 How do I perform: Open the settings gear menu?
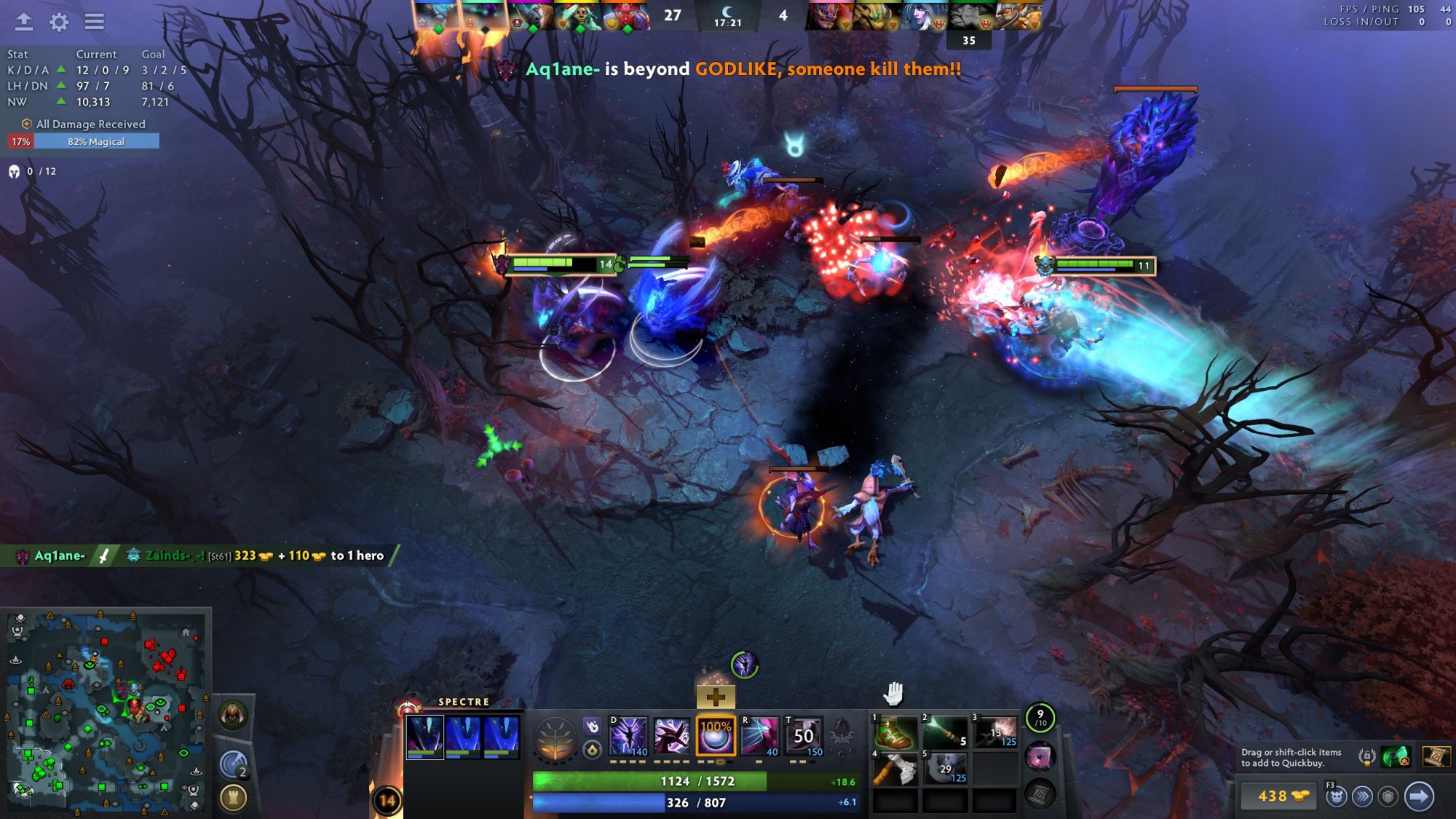pyautogui.click(x=59, y=22)
